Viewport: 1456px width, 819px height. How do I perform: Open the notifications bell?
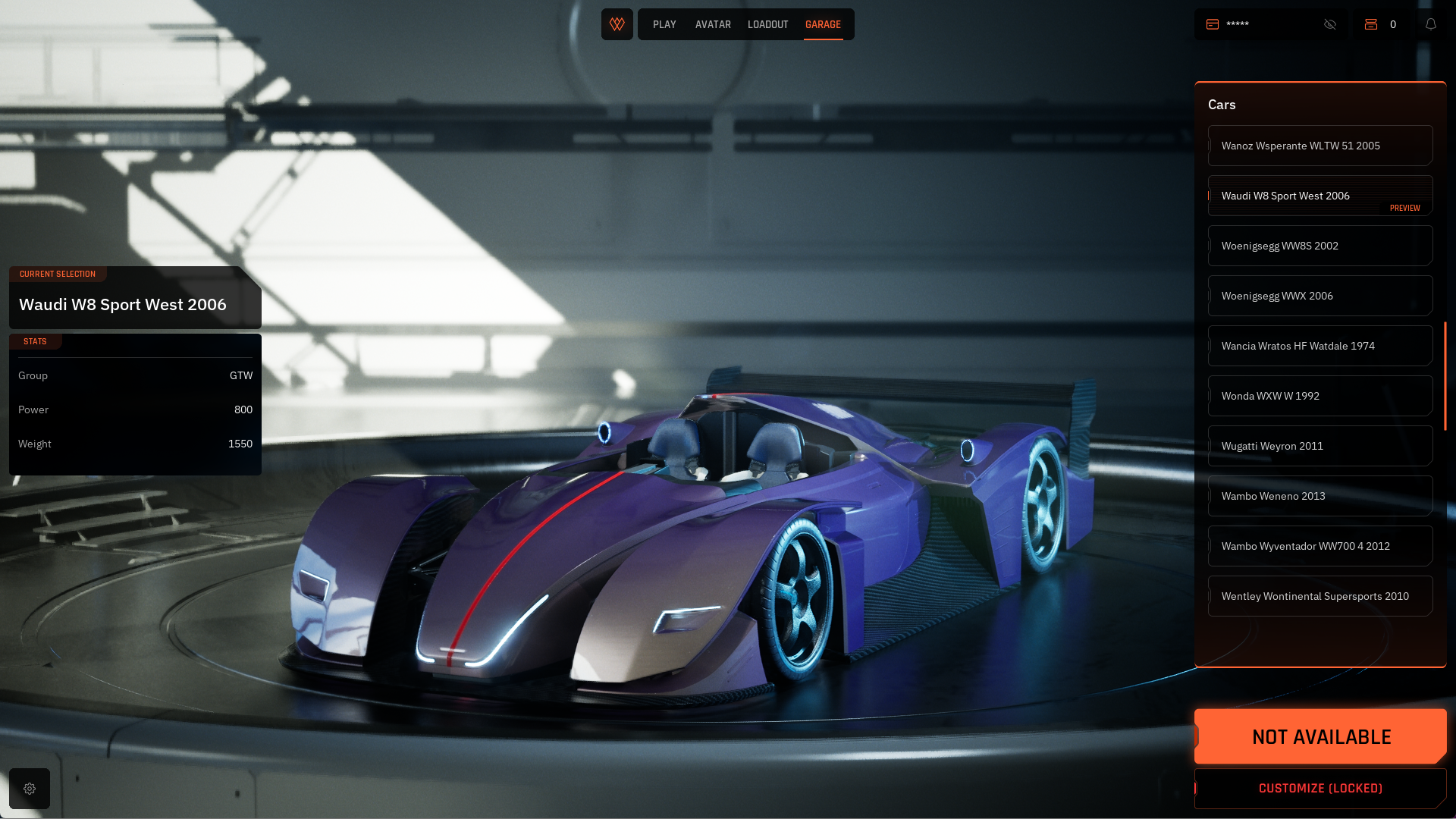tap(1431, 24)
